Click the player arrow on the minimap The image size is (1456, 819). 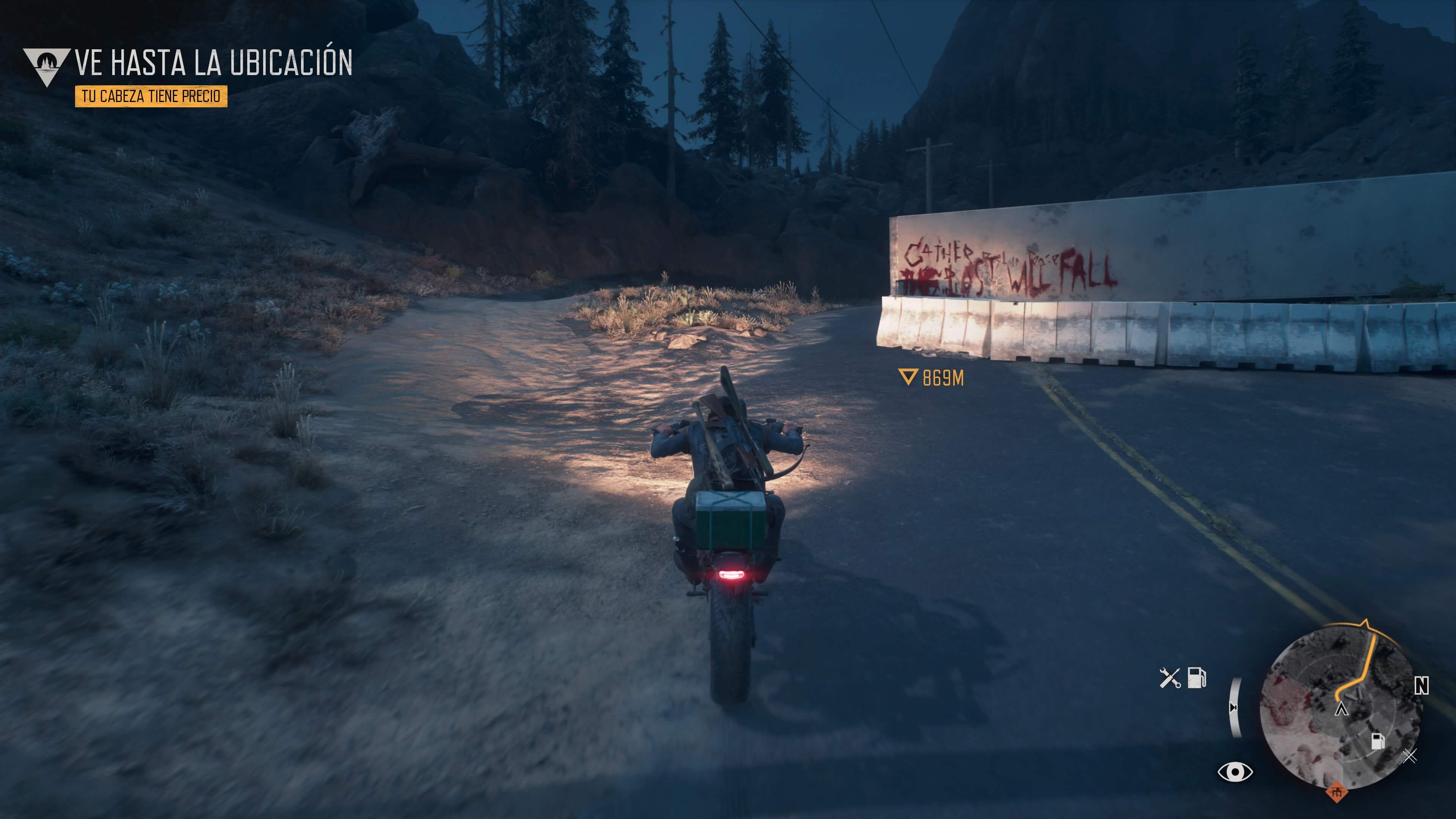[1341, 709]
